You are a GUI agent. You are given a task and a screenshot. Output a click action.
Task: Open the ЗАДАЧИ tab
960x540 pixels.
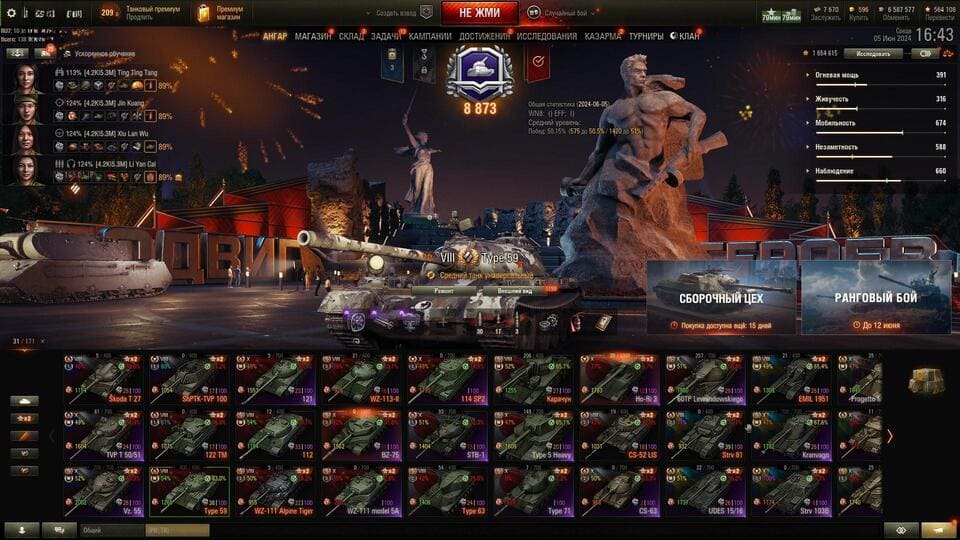pos(387,37)
